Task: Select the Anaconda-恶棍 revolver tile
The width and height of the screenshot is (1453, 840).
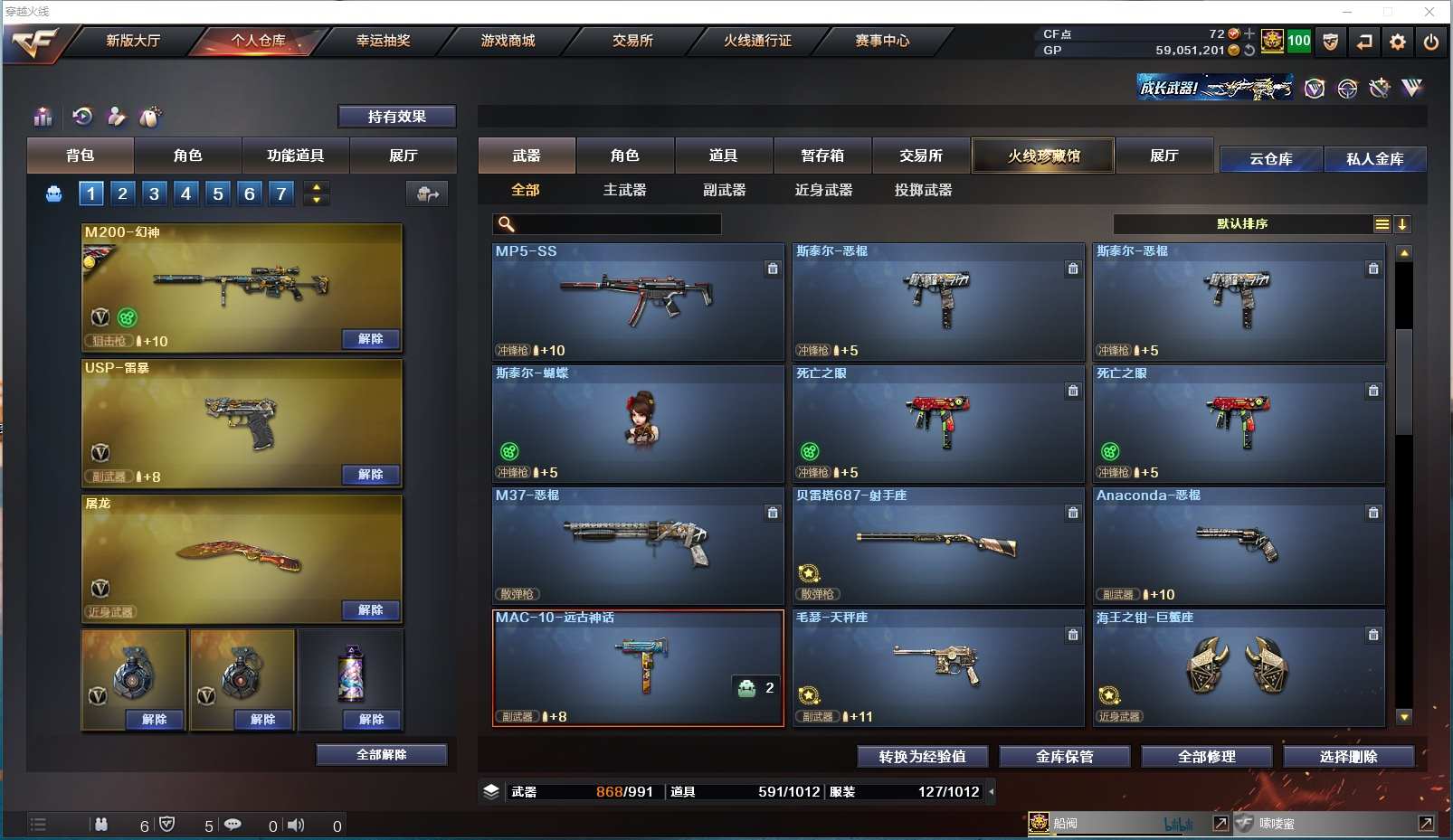Action: point(1239,545)
